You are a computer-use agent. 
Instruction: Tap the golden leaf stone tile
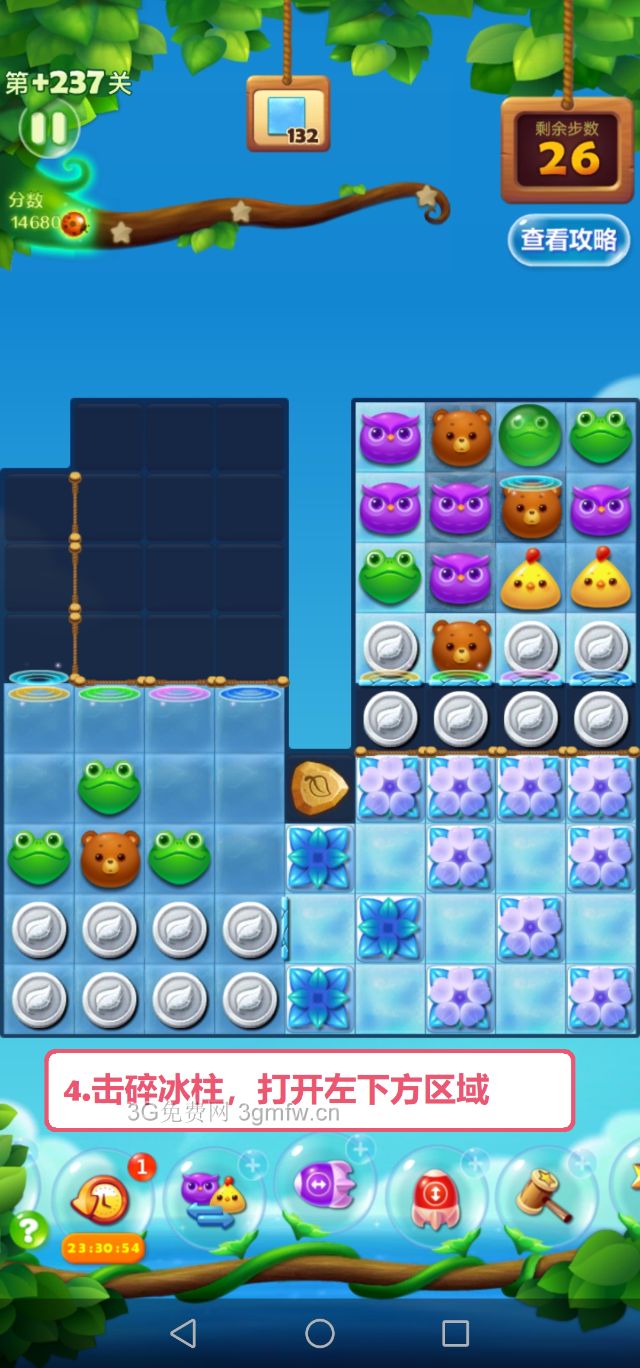(x=319, y=787)
